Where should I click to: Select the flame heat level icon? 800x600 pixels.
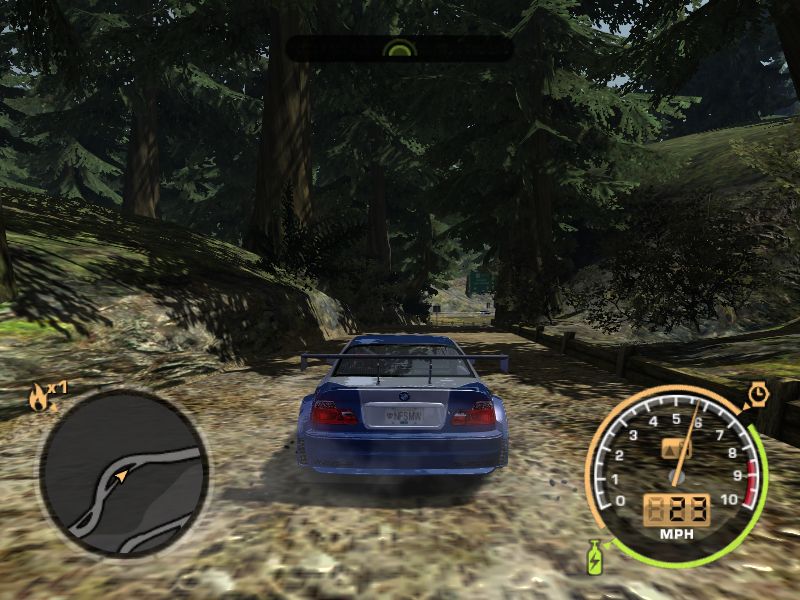click(38, 399)
